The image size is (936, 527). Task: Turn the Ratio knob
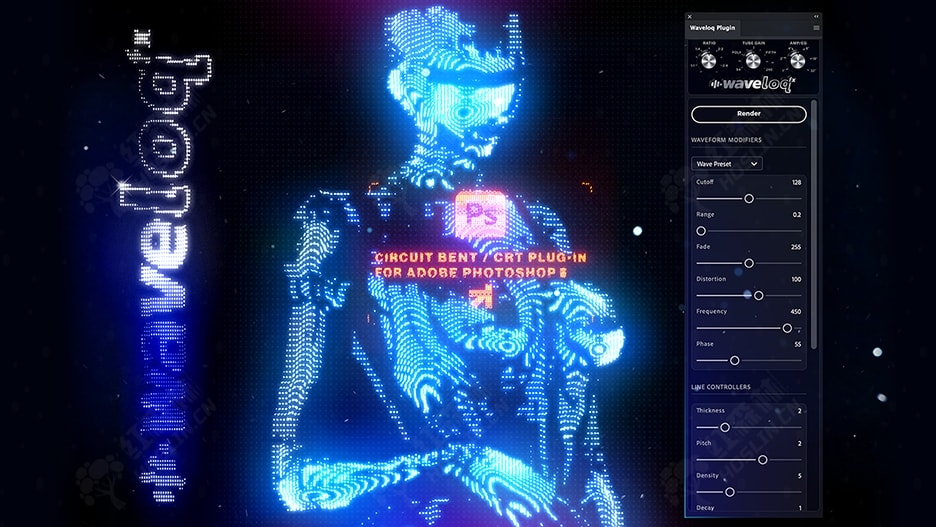point(708,62)
